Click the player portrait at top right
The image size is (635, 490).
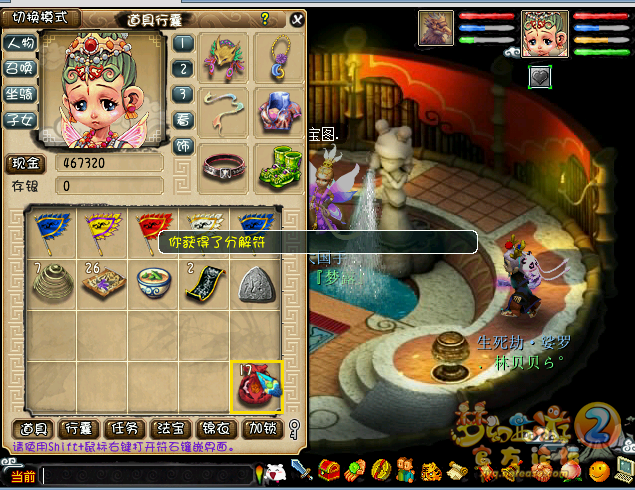coord(545,33)
